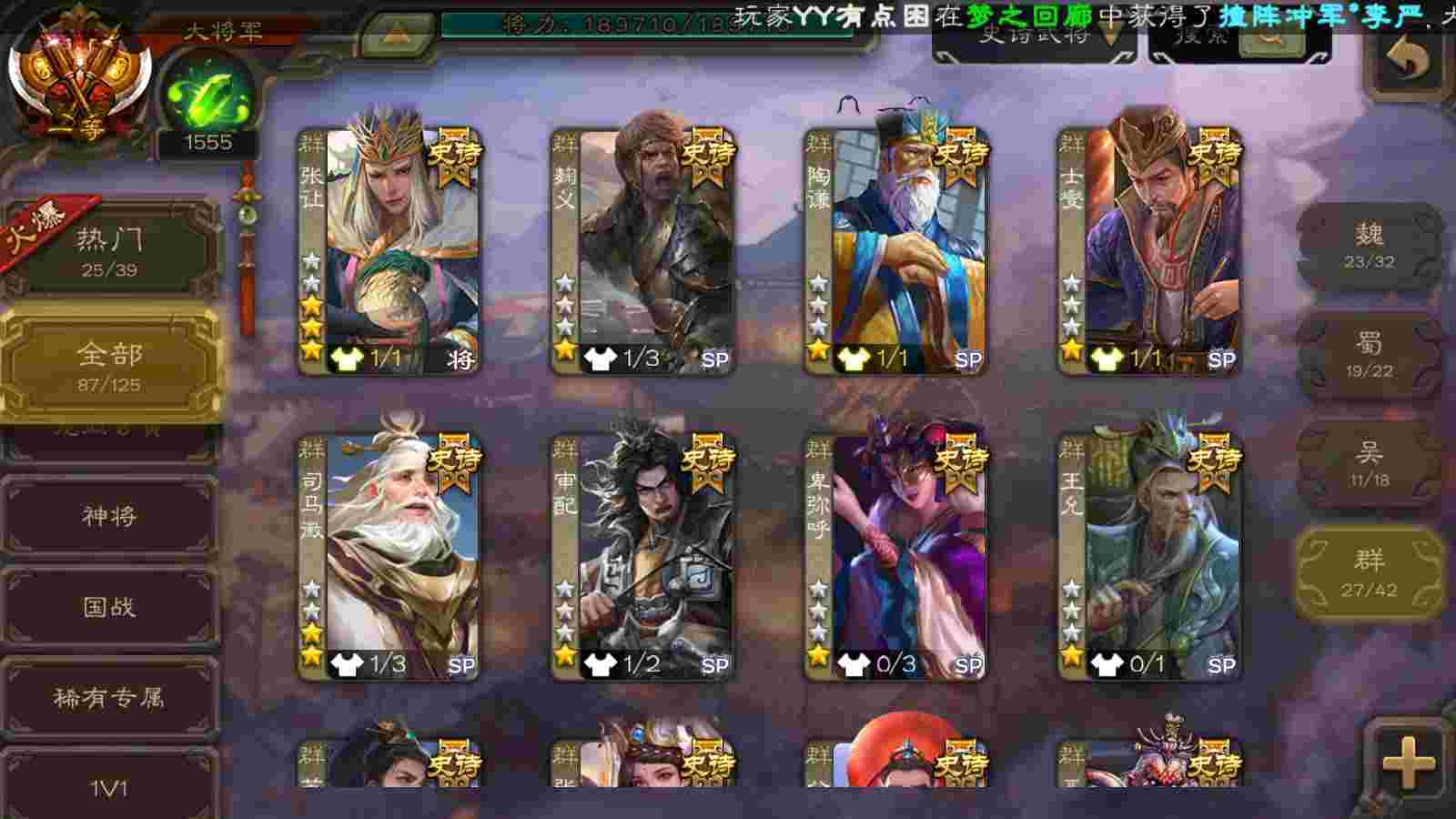Filter heroes by 魏 faction

coord(1369,246)
